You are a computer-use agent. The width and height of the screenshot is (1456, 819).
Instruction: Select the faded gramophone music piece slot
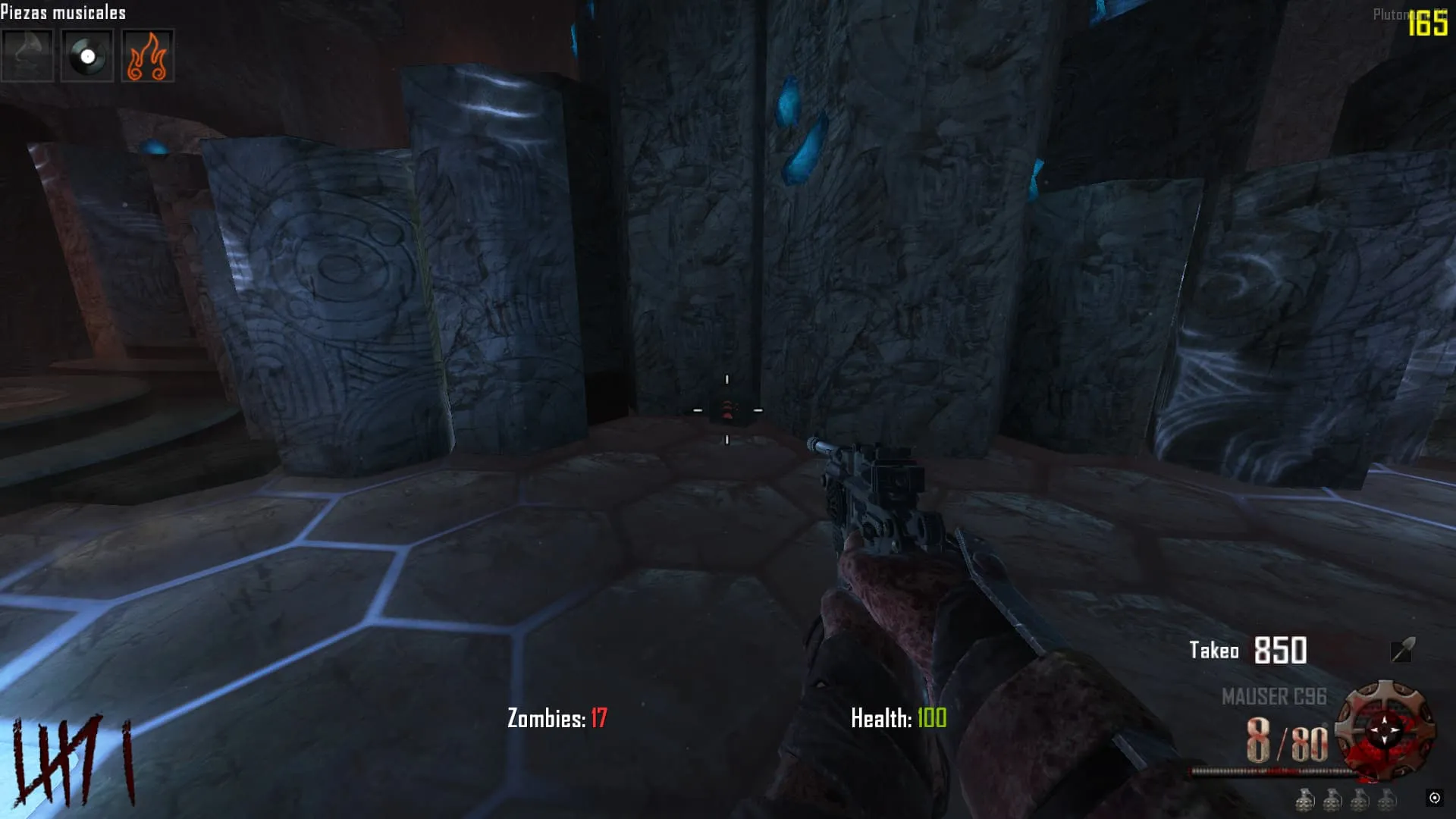point(27,55)
